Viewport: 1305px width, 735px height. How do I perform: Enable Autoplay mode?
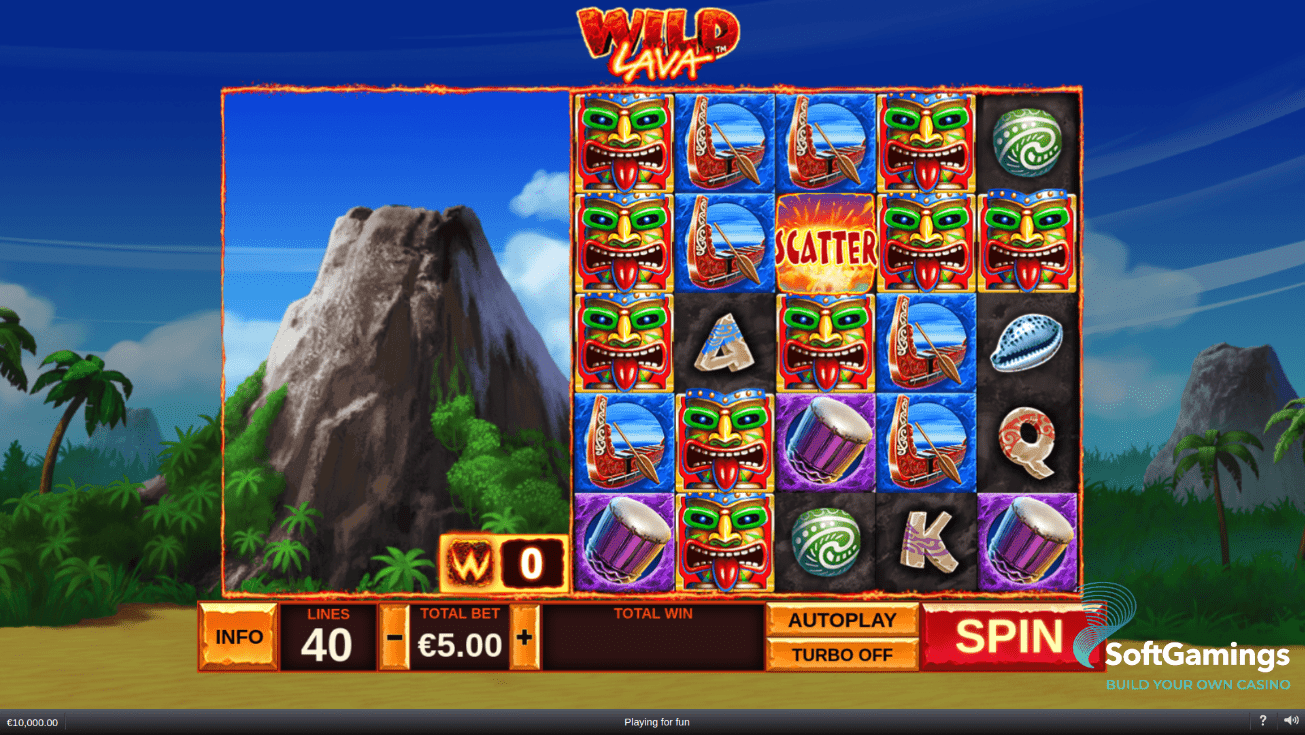pos(842,620)
